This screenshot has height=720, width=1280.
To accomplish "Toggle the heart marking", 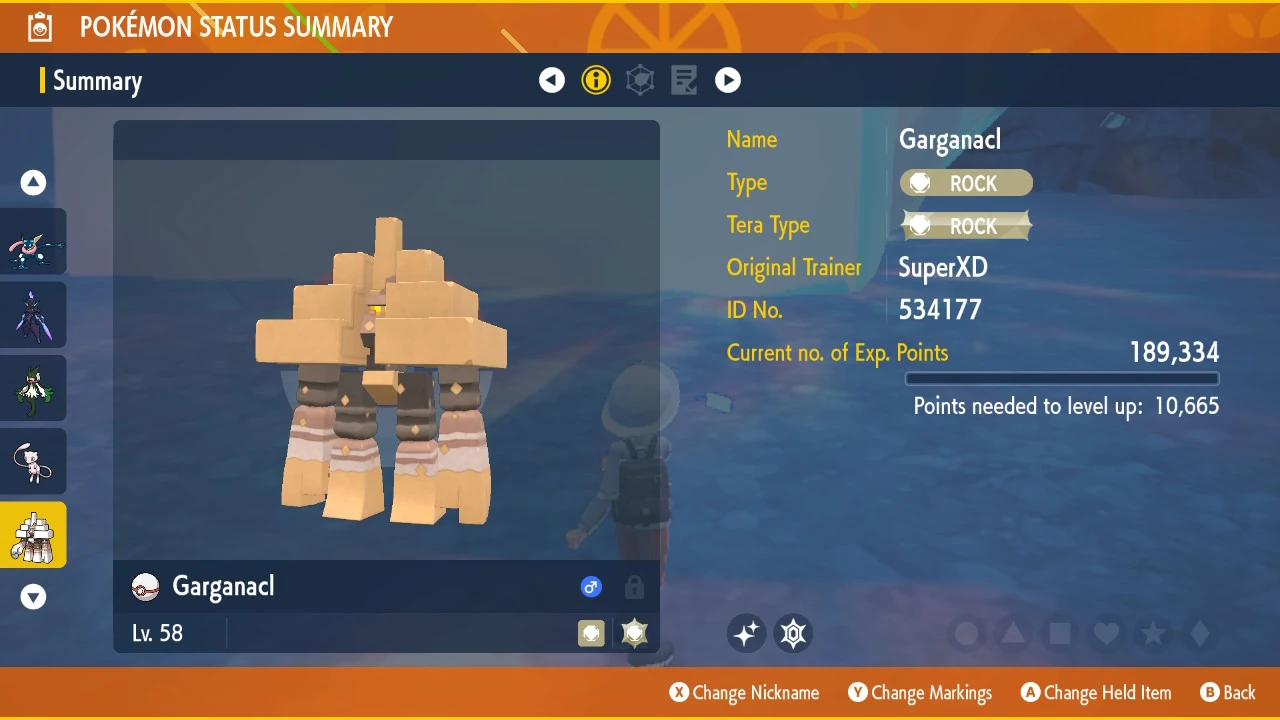I will [x=1106, y=633].
